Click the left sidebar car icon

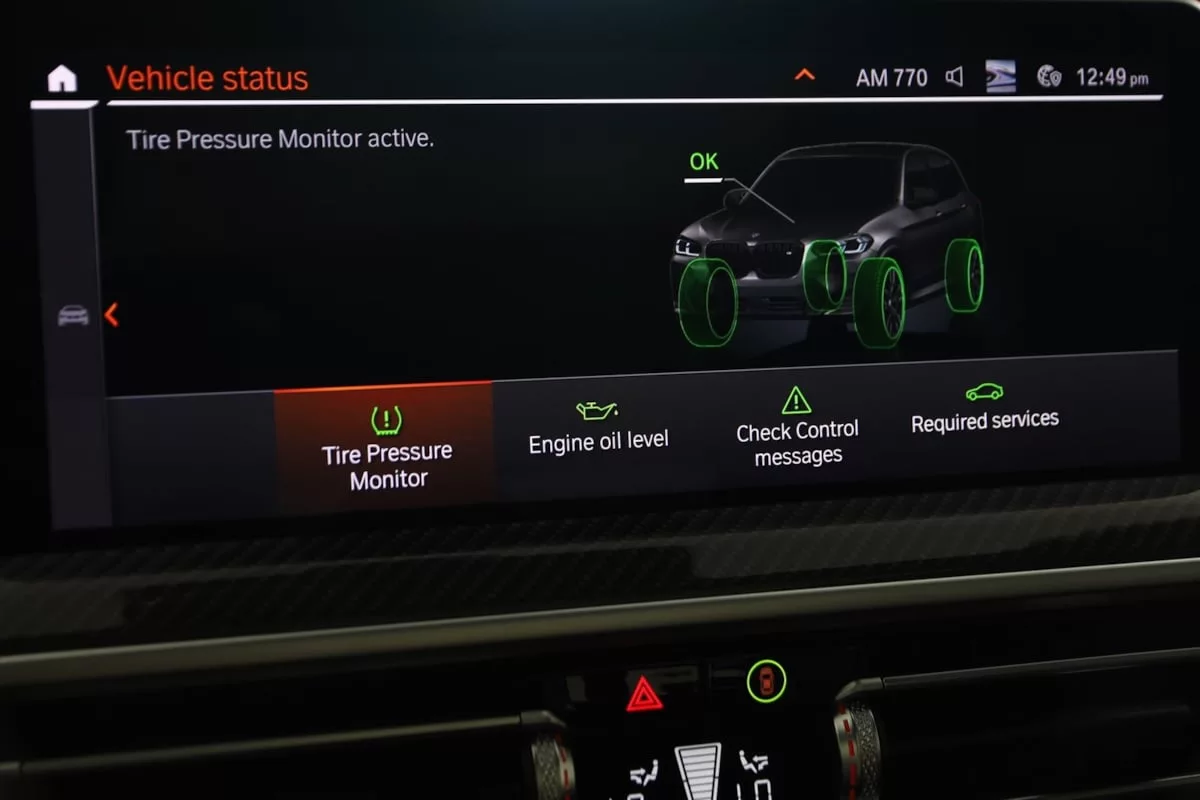point(73,315)
